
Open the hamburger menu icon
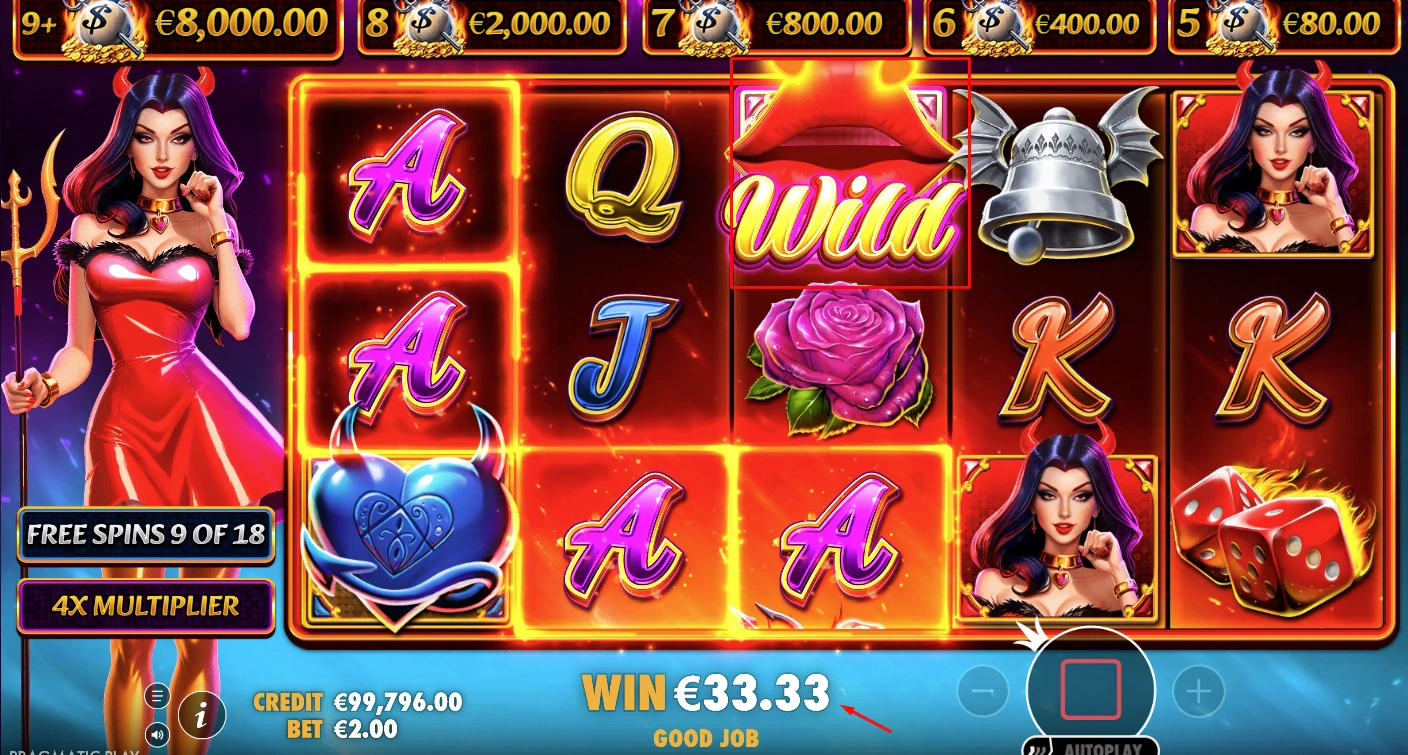(x=157, y=695)
